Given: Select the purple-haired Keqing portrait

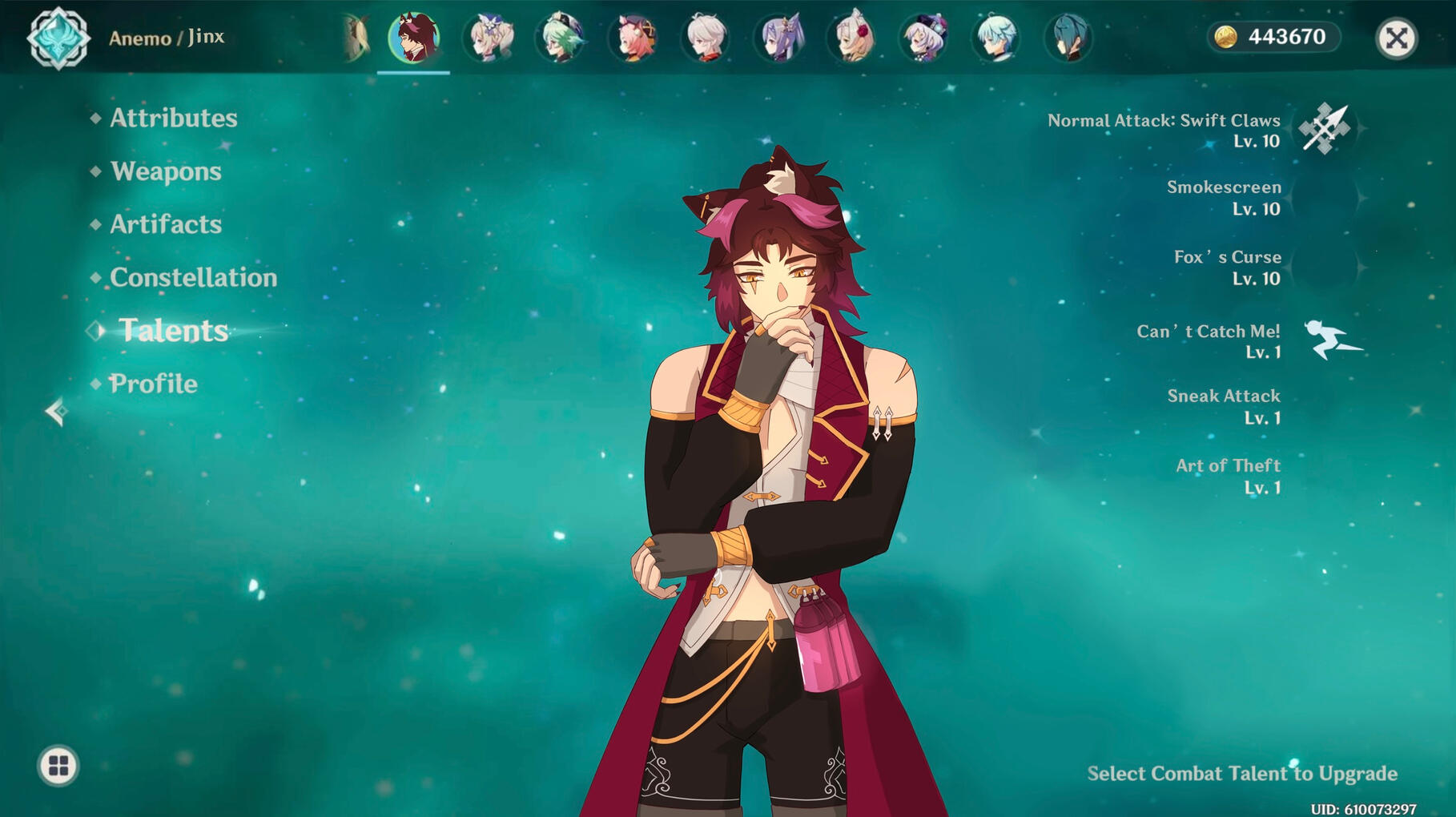Looking at the screenshot, I should click(x=779, y=38).
